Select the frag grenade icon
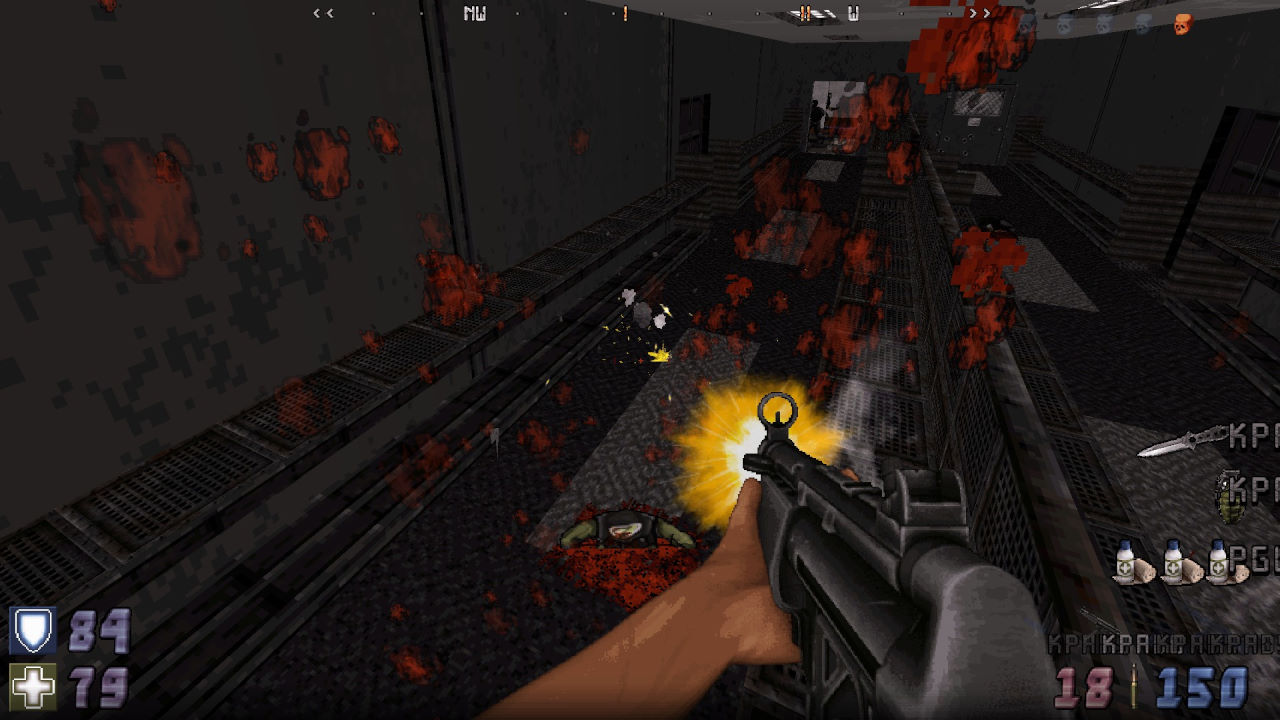 tap(1227, 496)
